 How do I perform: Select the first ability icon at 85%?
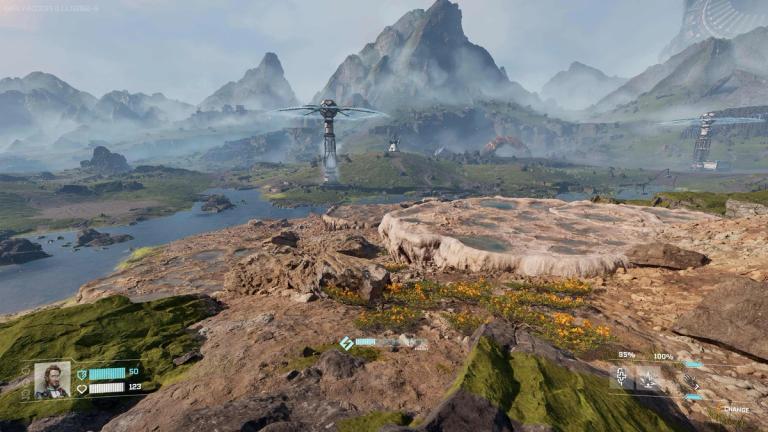coord(622,377)
